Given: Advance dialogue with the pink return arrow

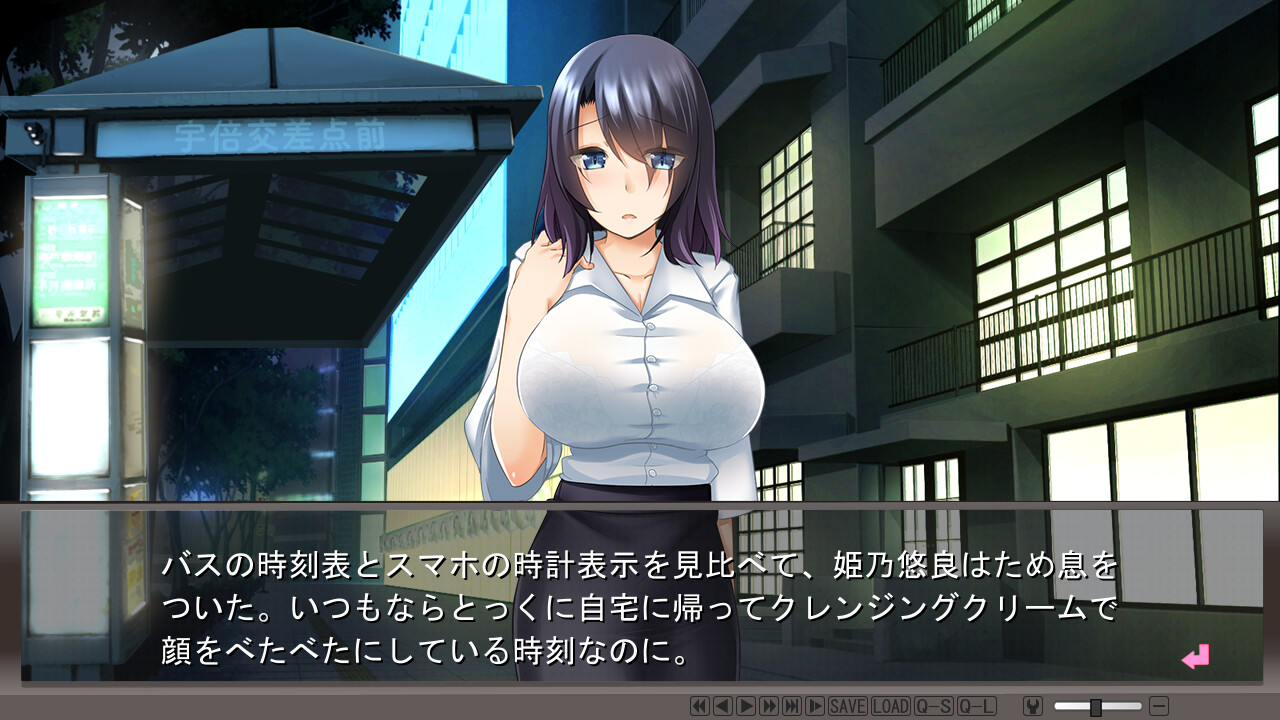Looking at the screenshot, I should click(x=1195, y=657).
